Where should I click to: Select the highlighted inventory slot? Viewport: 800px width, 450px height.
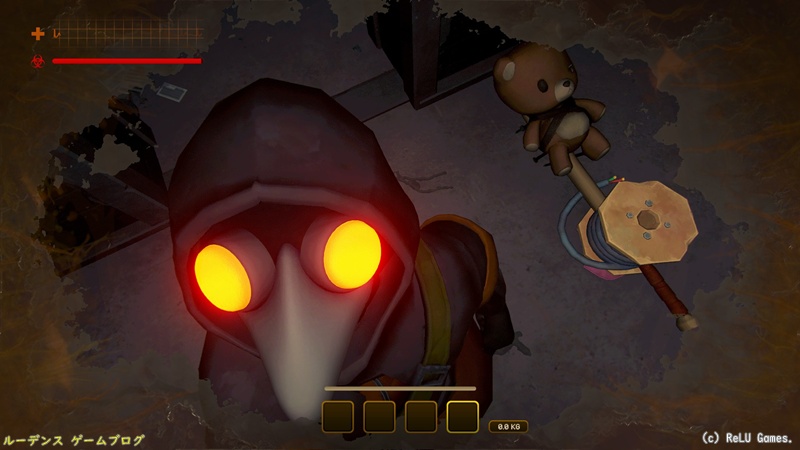462,416
